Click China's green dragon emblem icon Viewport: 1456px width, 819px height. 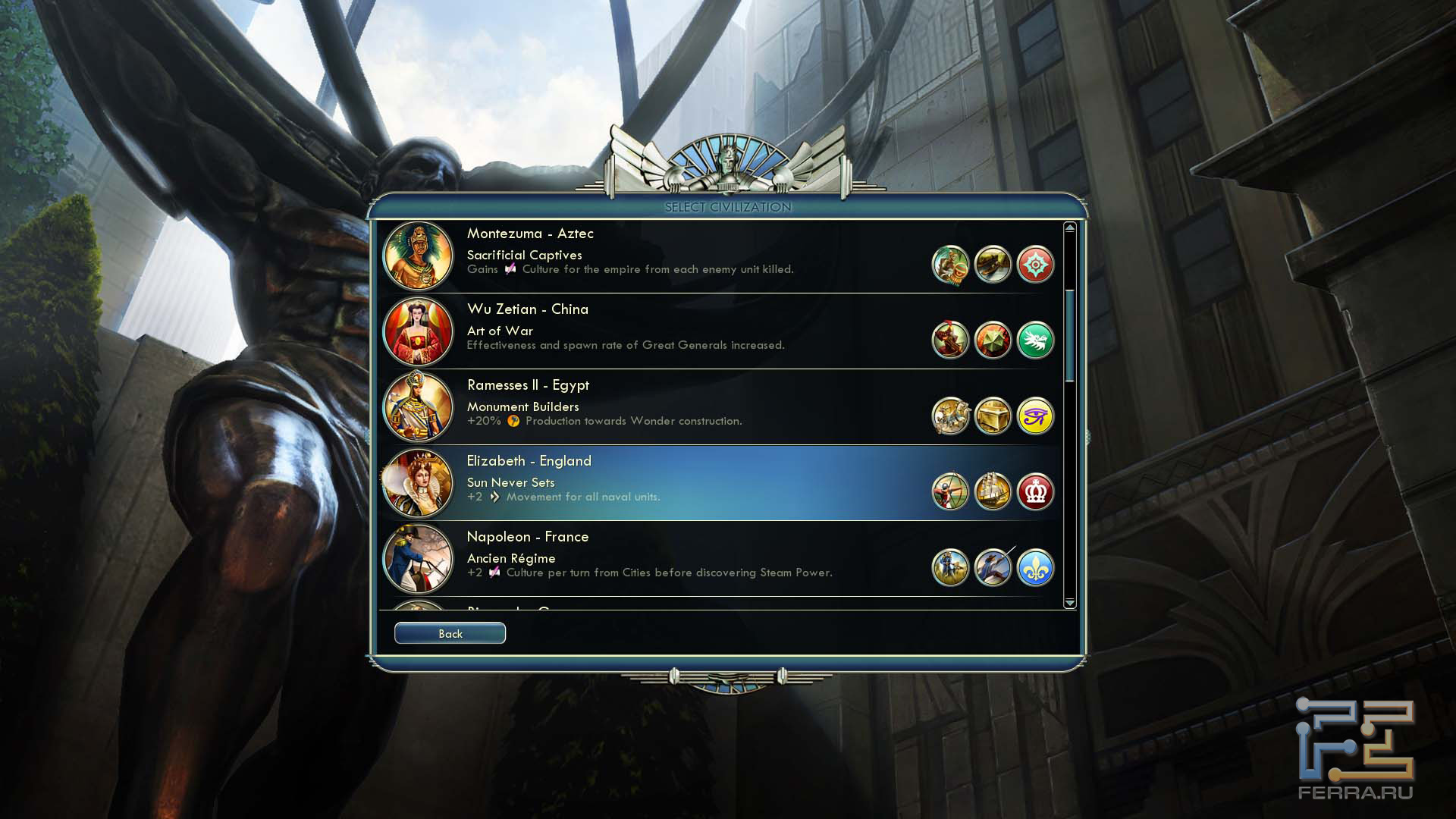coord(1035,340)
